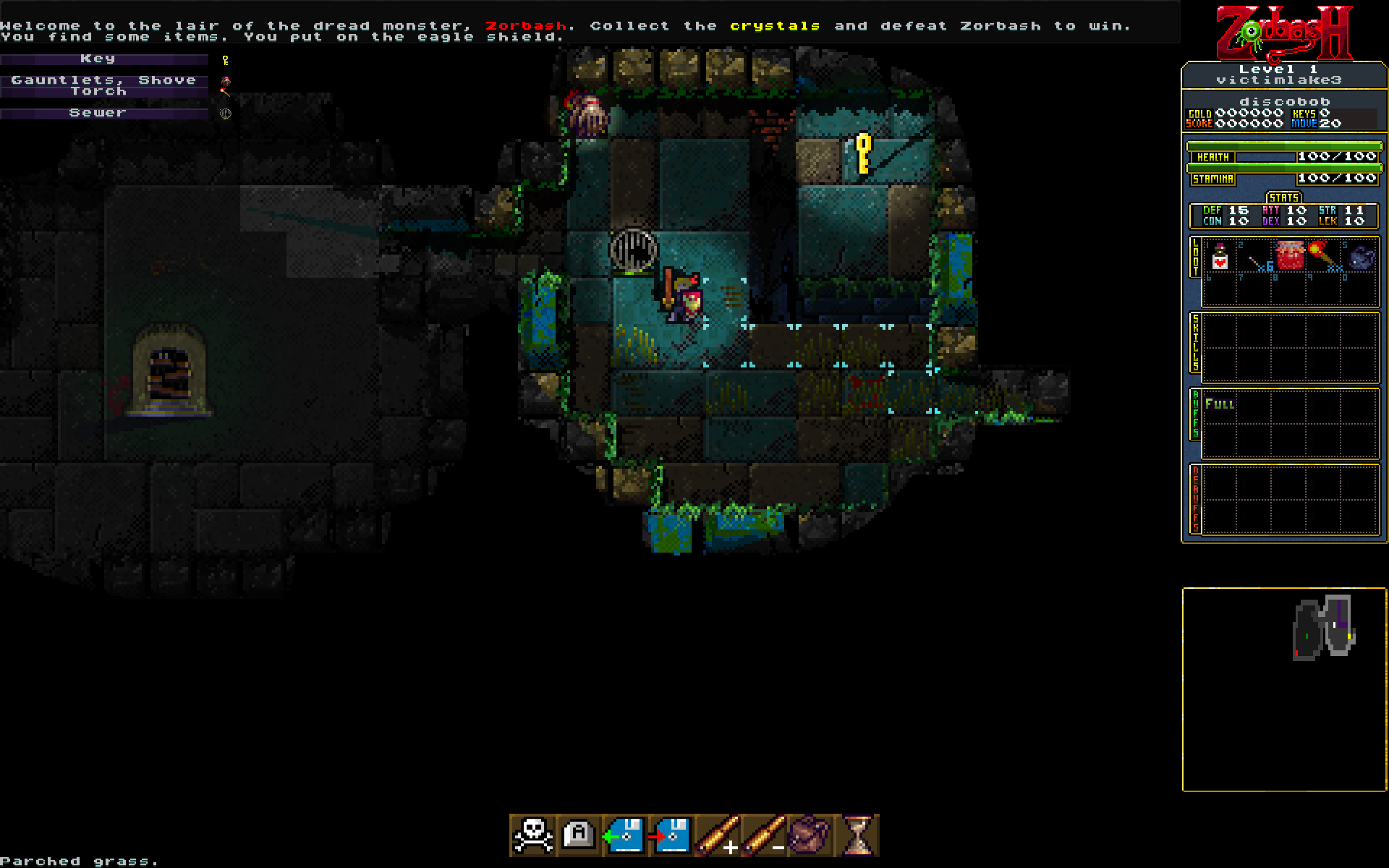Select the gravestone 'A' toolbar icon
This screenshot has height=868, width=1389.
coord(579,835)
